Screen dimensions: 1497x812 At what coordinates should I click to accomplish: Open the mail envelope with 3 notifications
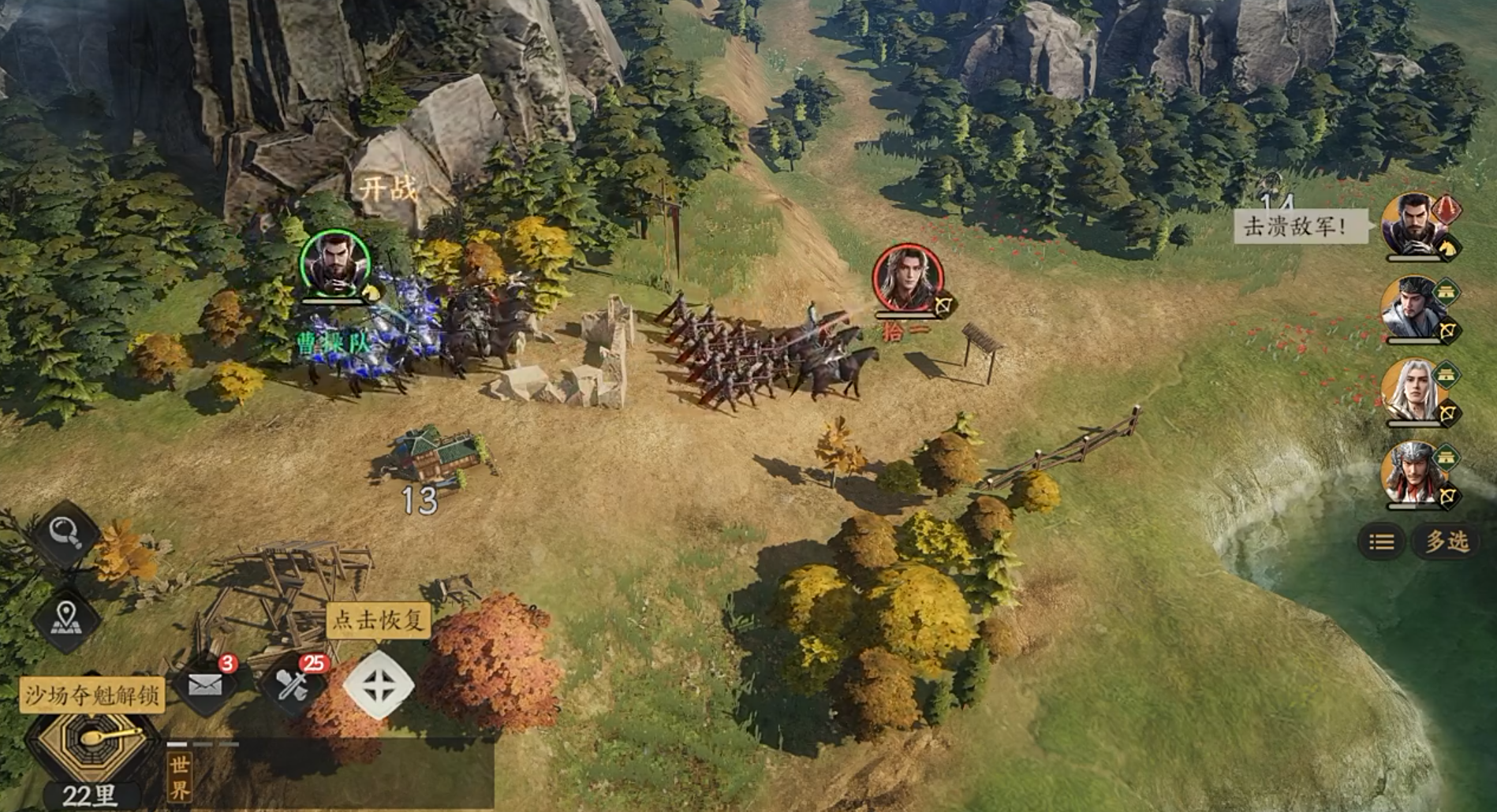(205, 685)
